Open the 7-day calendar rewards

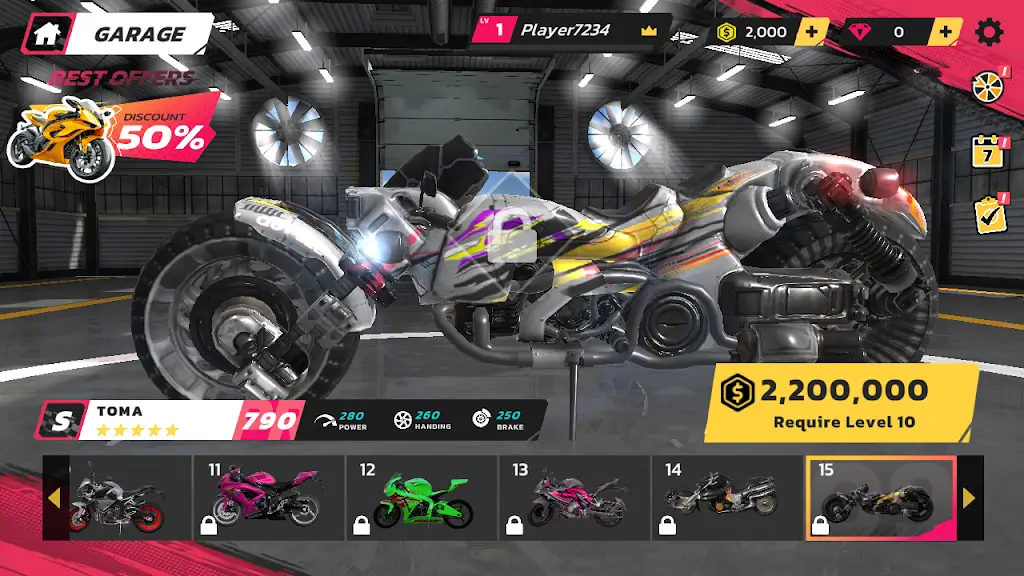(988, 152)
